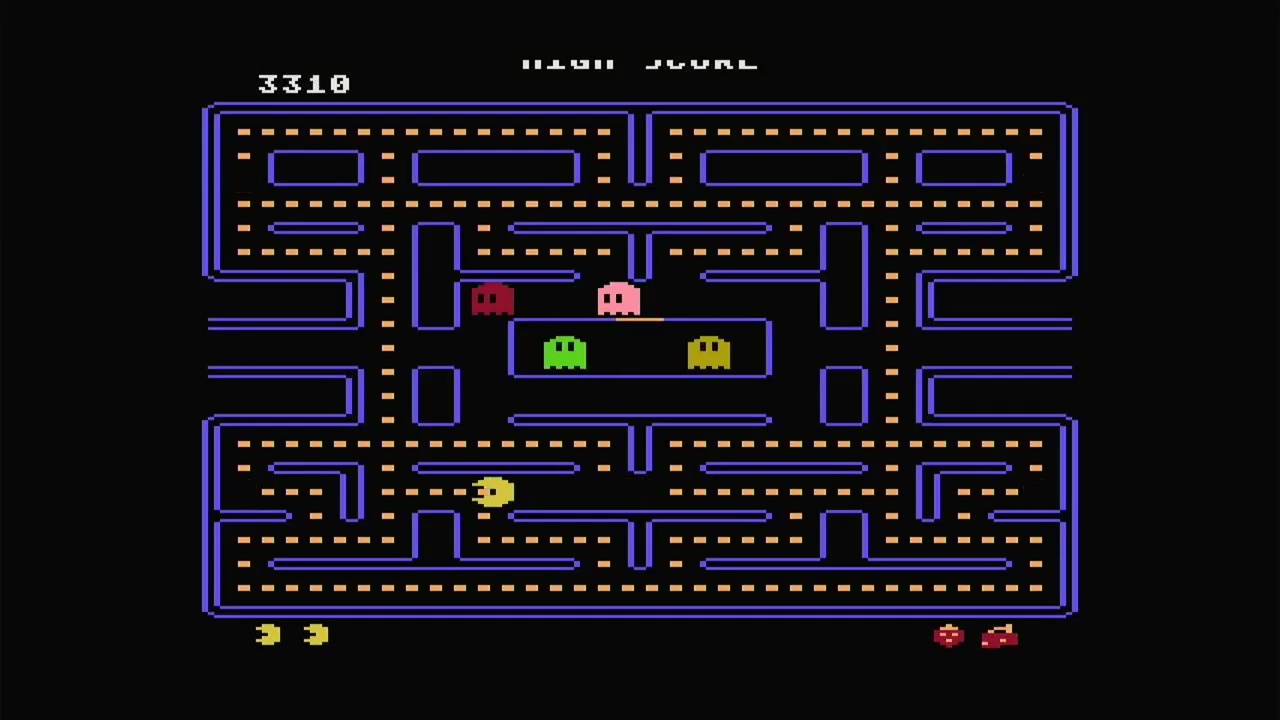The width and height of the screenshot is (1280, 720).
Task: Select the leftmost cherry bonus icon
Action: [948, 637]
